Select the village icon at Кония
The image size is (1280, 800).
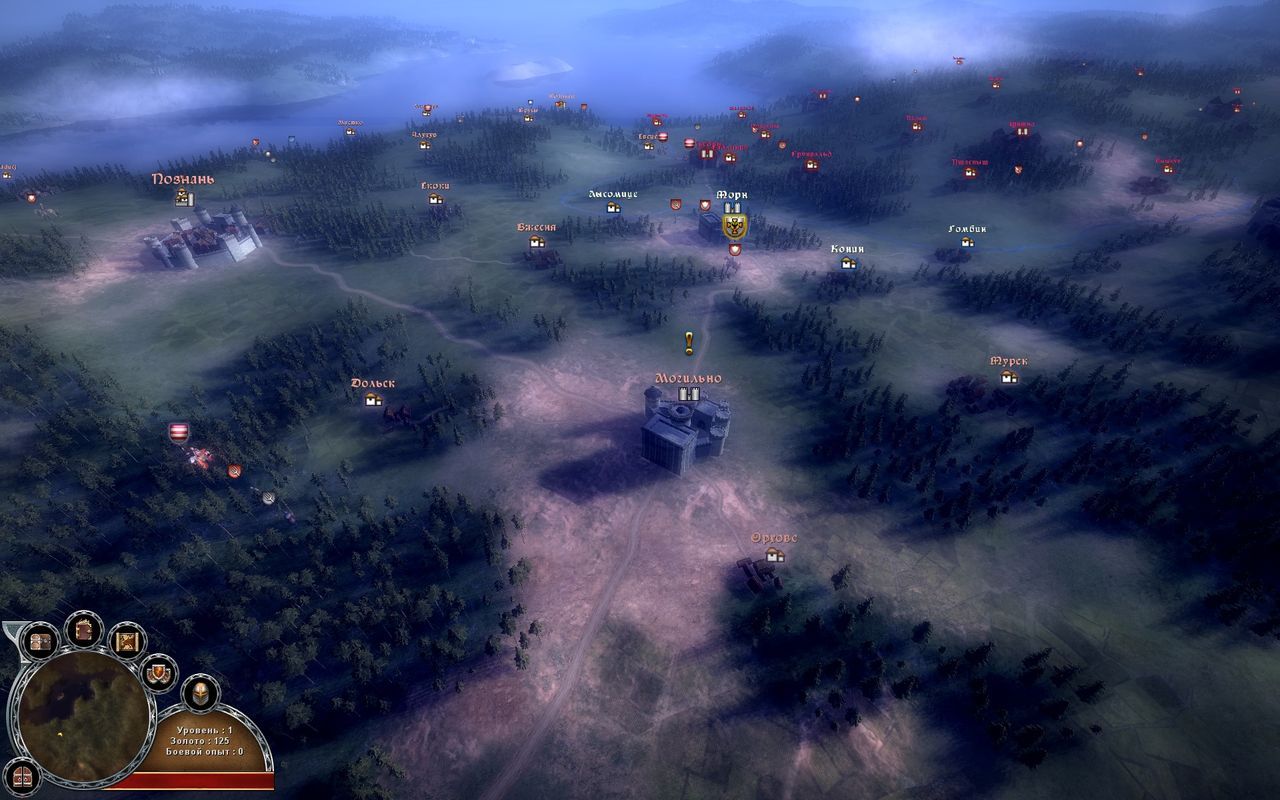847,264
